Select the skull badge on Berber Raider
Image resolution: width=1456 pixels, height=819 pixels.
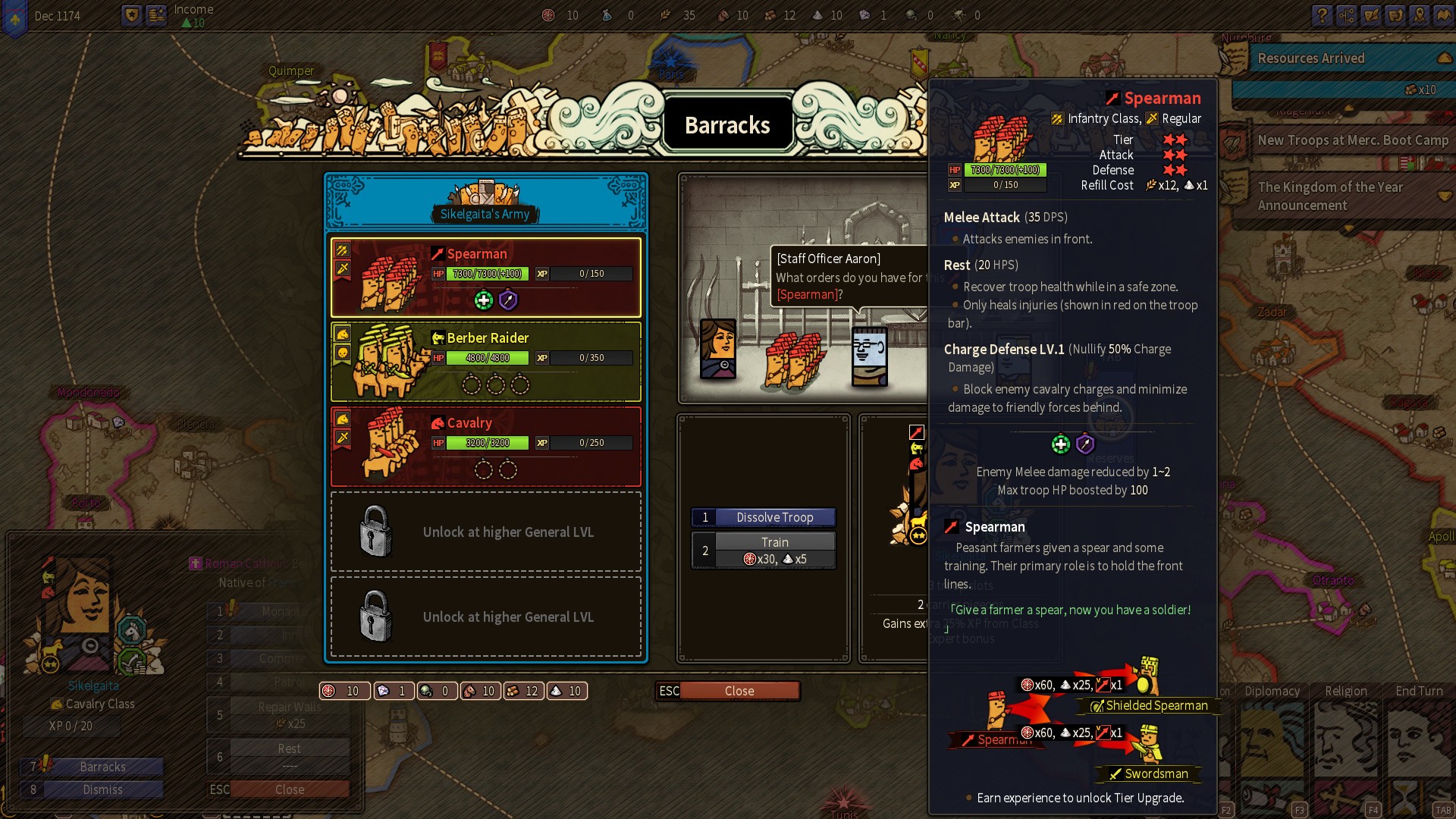pyautogui.click(x=342, y=353)
